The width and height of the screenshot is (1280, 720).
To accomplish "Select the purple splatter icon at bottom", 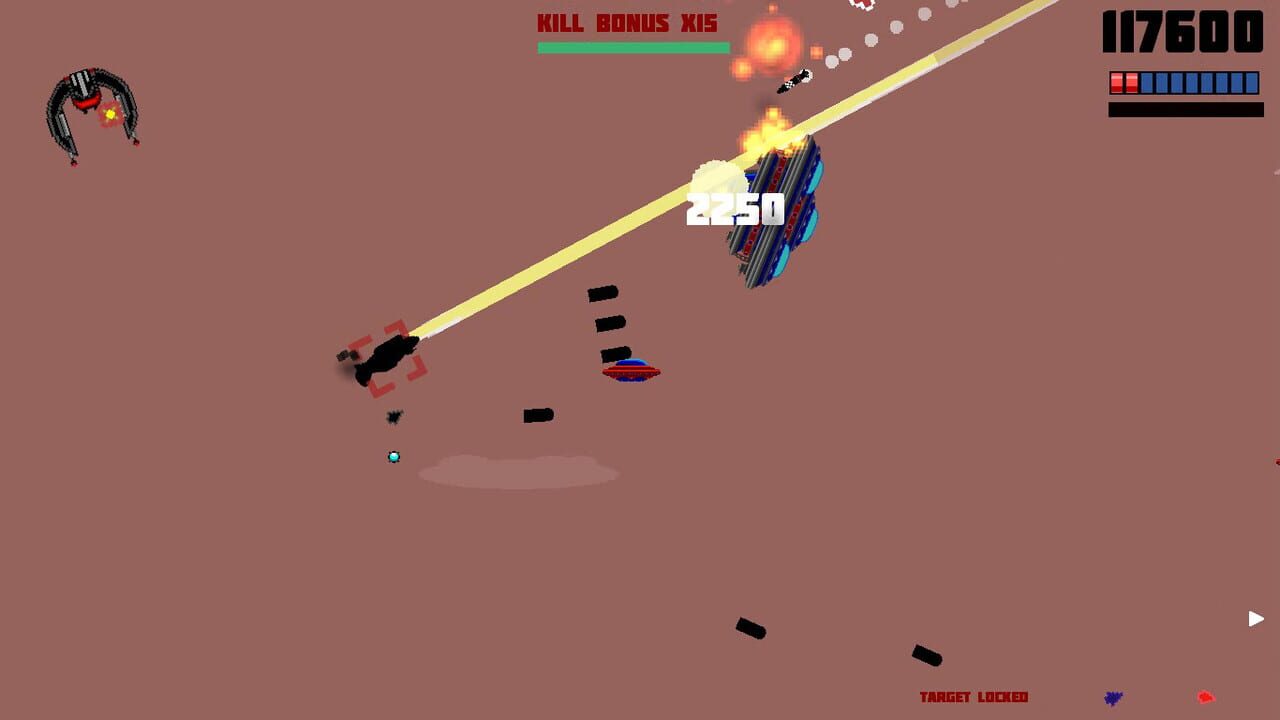I will pyautogui.click(x=1112, y=696).
